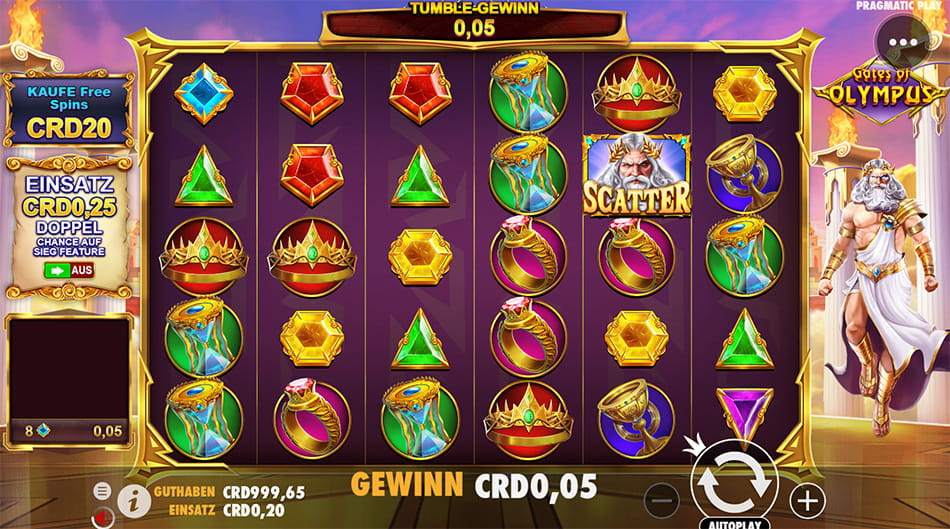
Task: Toggle the Doppel Chance feature switch
Action: point(68,270)
